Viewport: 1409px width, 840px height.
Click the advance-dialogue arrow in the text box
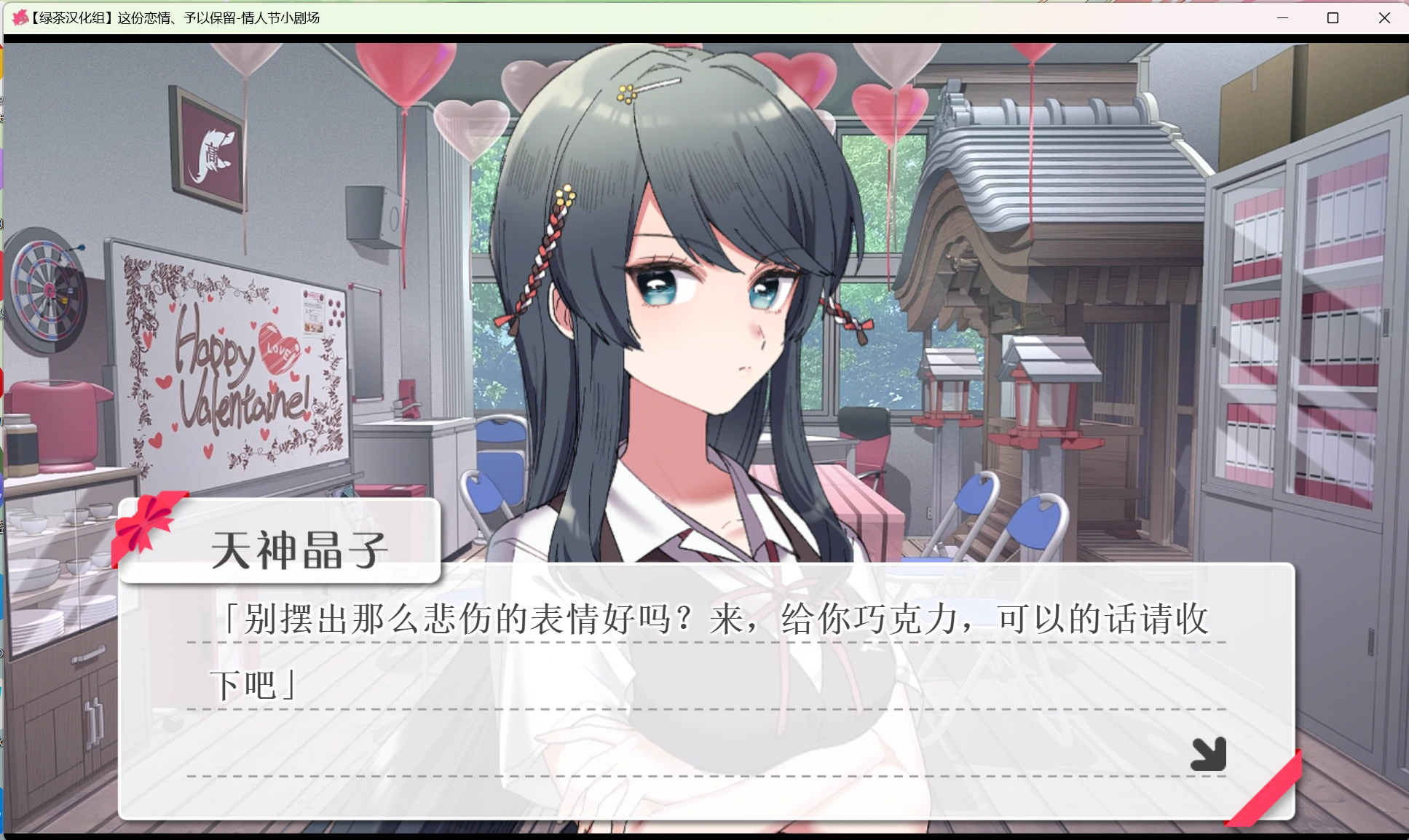(1209, 753)
